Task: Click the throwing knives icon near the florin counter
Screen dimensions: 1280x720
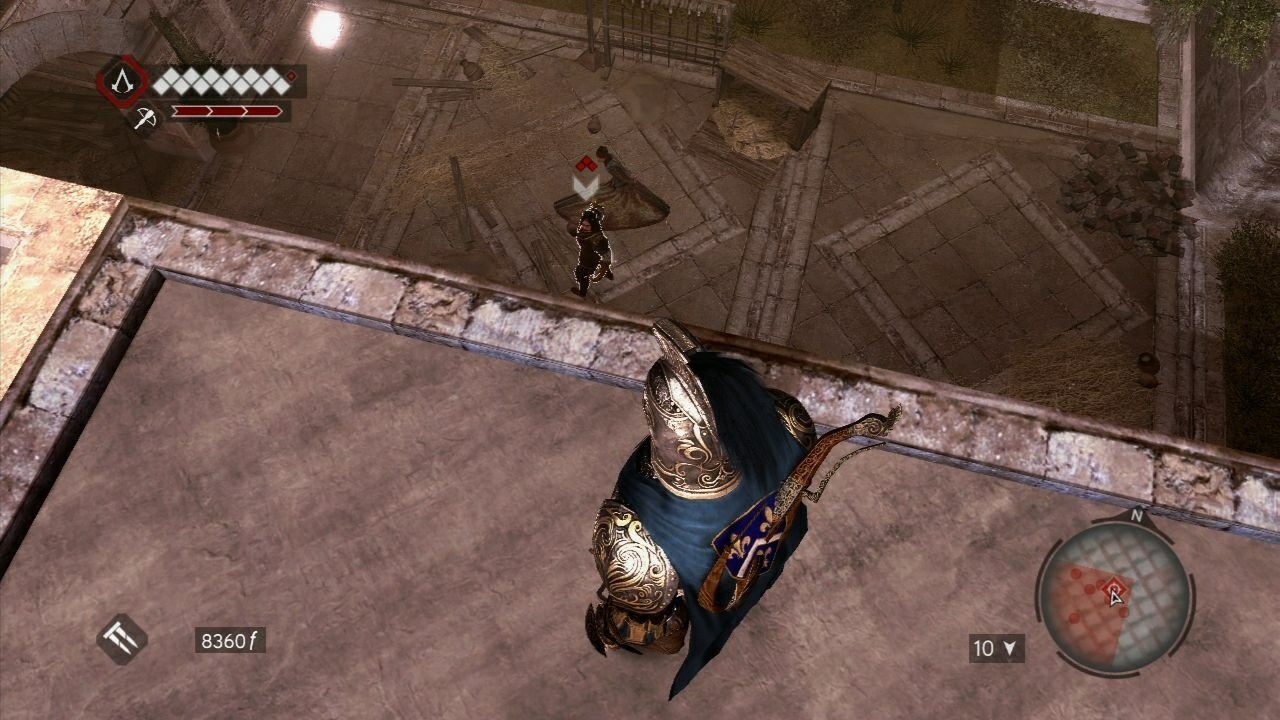Action: [x=120, y=638]
